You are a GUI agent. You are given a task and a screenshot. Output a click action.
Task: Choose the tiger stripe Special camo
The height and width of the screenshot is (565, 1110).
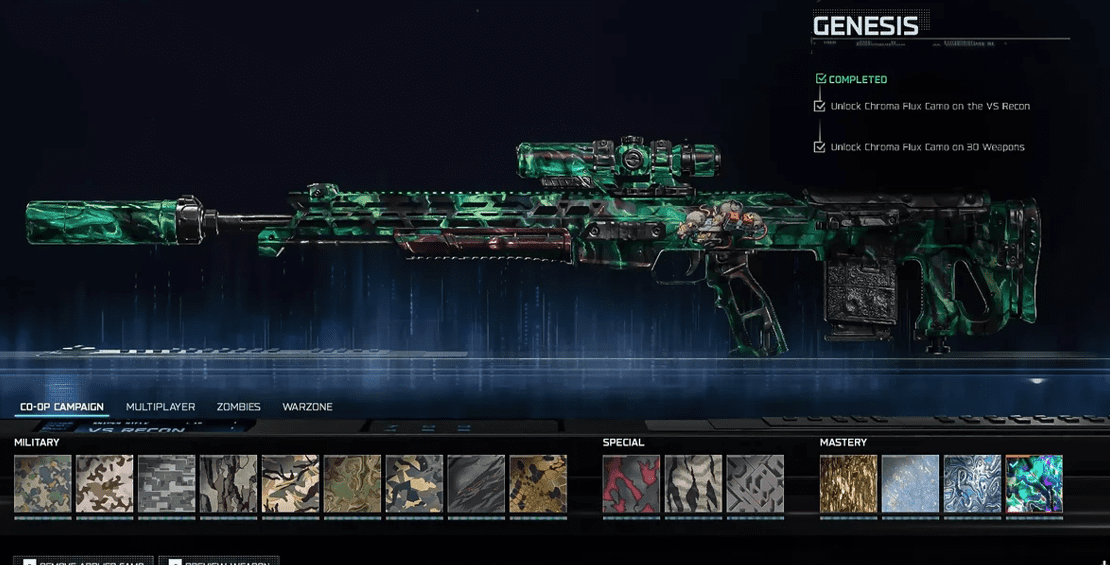coord(693,484)
